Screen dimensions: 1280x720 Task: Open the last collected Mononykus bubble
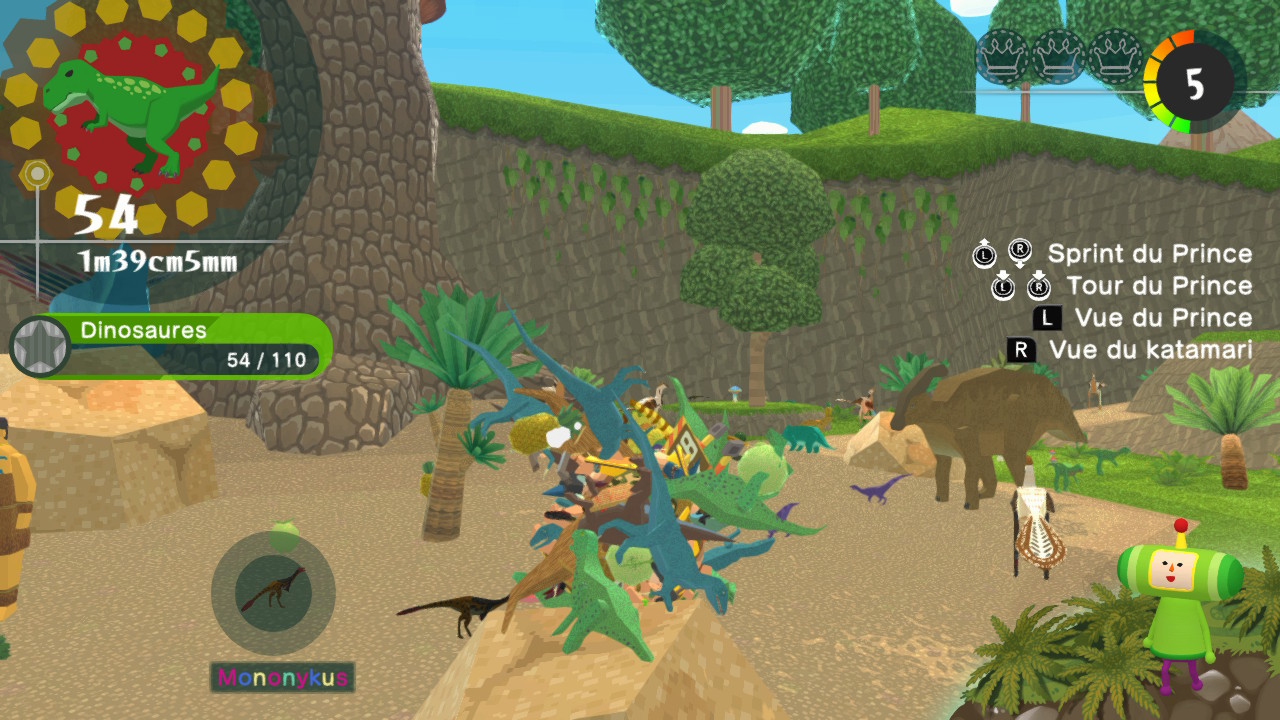(x=272, y=594)
